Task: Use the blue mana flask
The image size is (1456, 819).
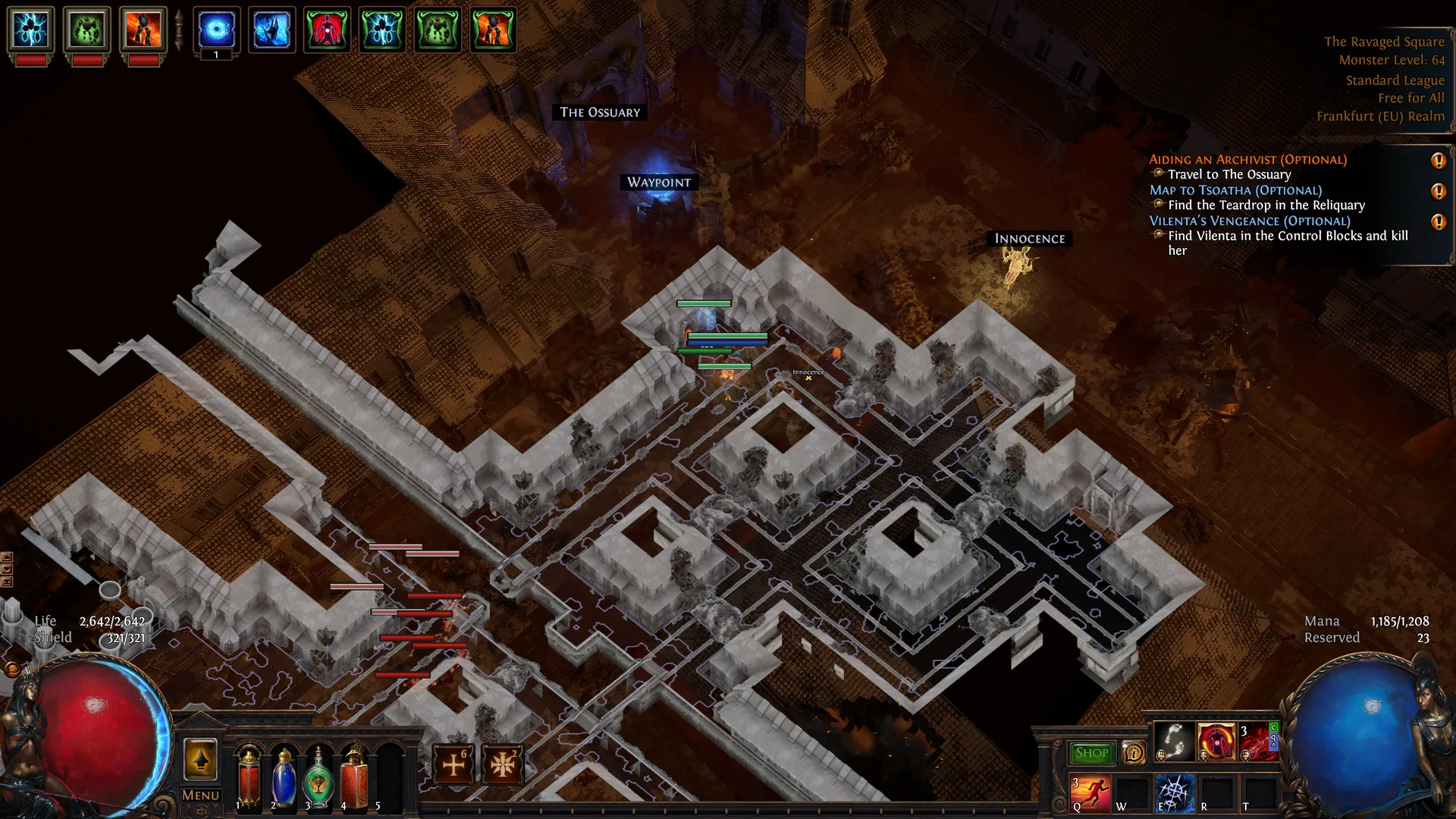Action: (284, 778)
